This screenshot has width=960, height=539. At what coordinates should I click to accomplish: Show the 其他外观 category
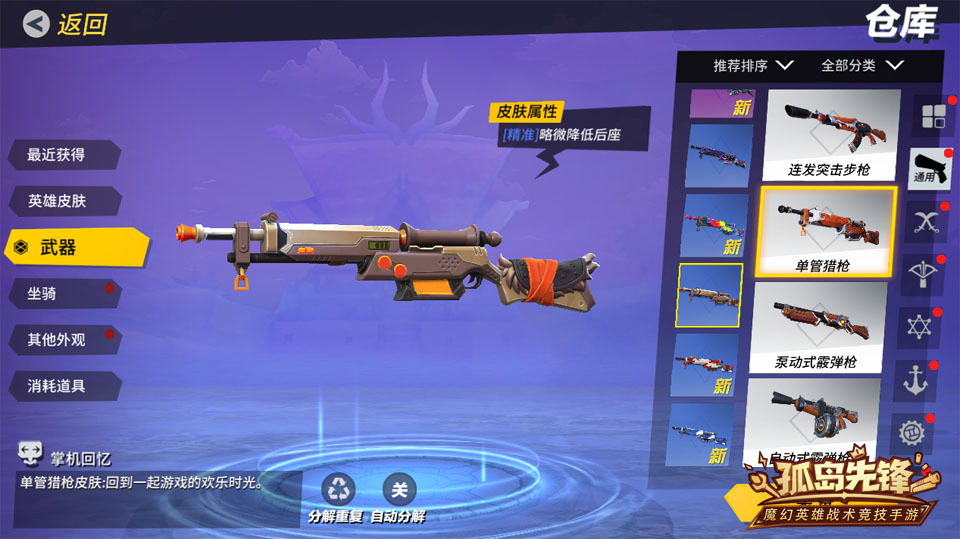click(60, 339)
